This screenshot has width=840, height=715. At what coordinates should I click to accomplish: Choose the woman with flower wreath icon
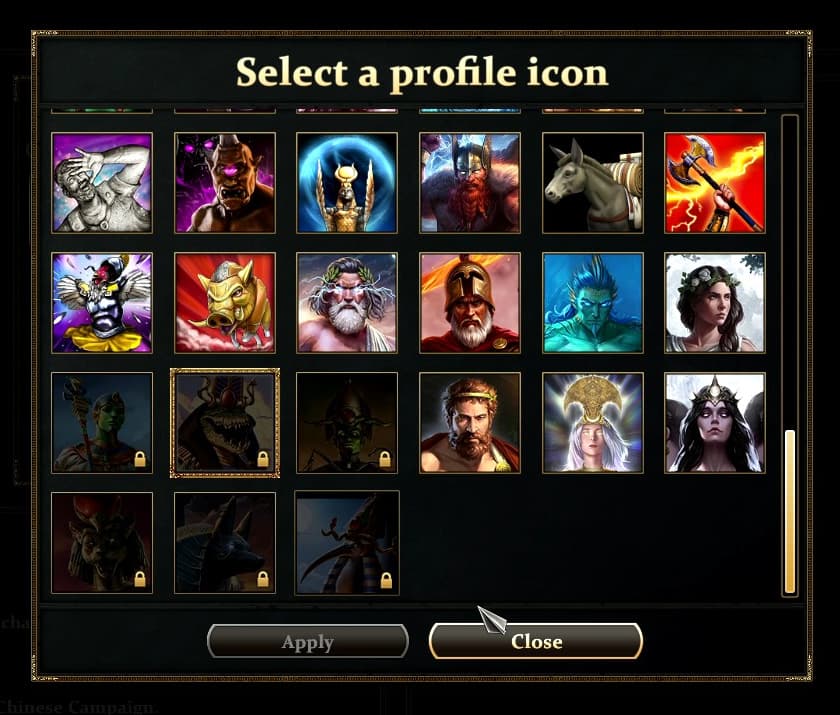(715, 303)
